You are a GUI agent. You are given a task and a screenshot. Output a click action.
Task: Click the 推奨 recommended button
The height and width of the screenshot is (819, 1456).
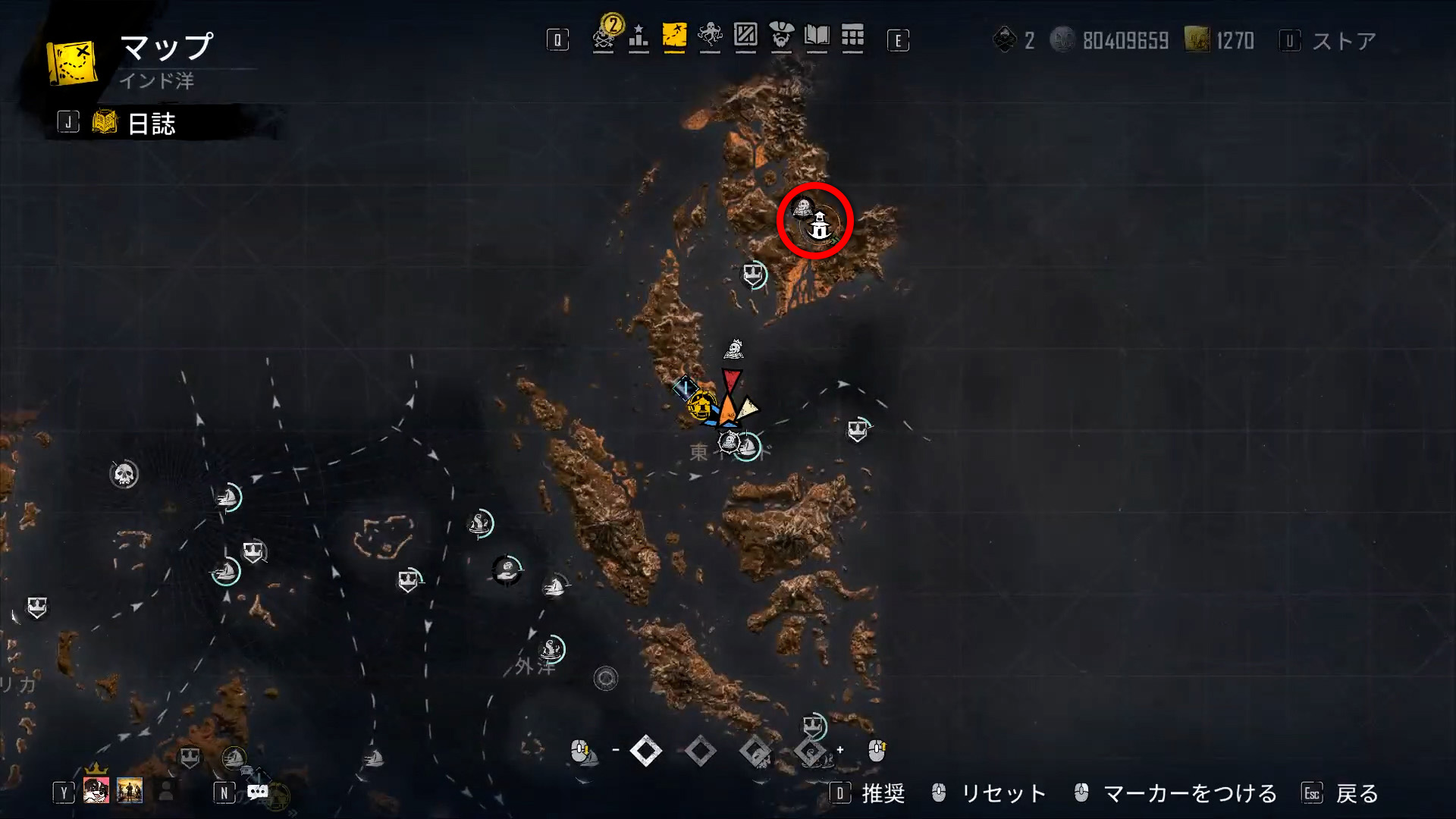pos(883,793)
